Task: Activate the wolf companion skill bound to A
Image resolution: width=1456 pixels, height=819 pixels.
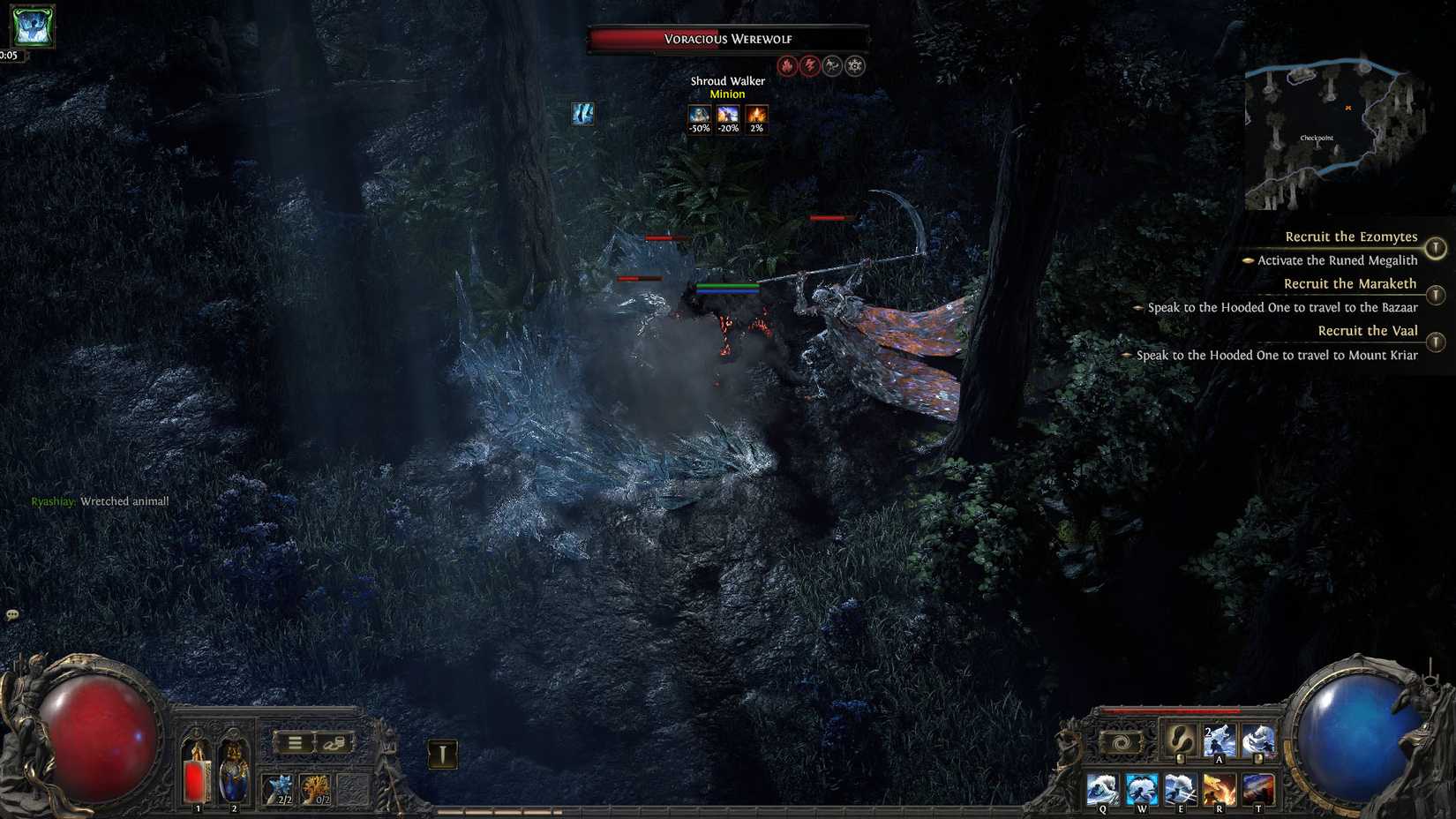Action: (x=1220, y=740)
